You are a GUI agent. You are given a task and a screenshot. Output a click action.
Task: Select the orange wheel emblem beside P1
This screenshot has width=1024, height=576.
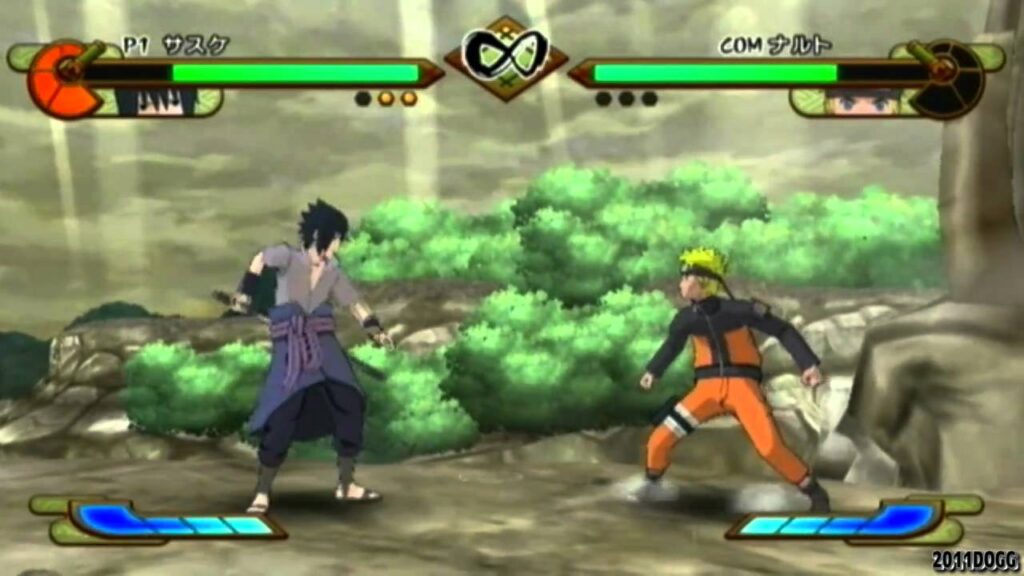pyautogui.click(x=62, y=80)
